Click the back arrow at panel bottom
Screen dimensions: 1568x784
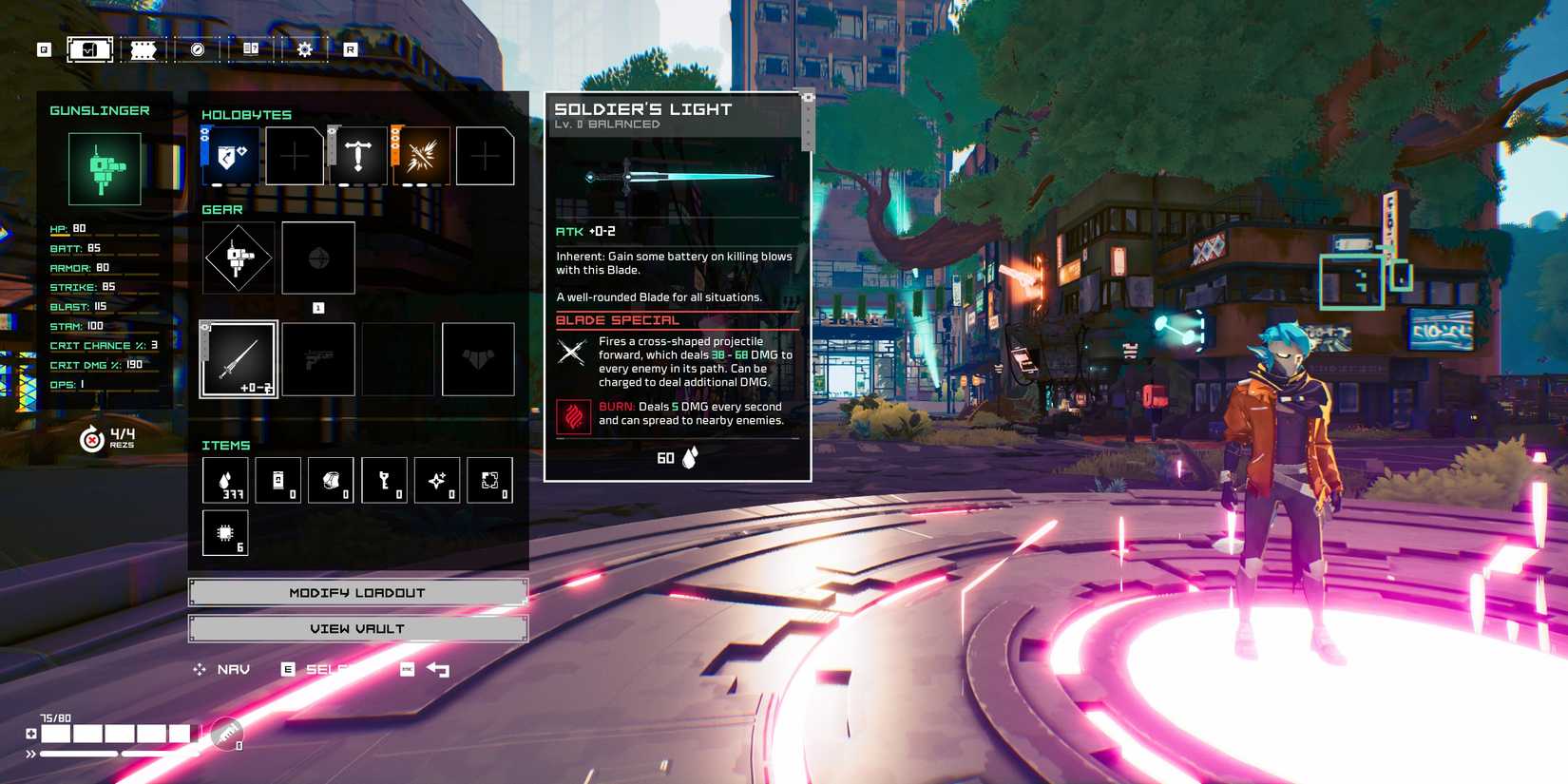click(438, 669)
